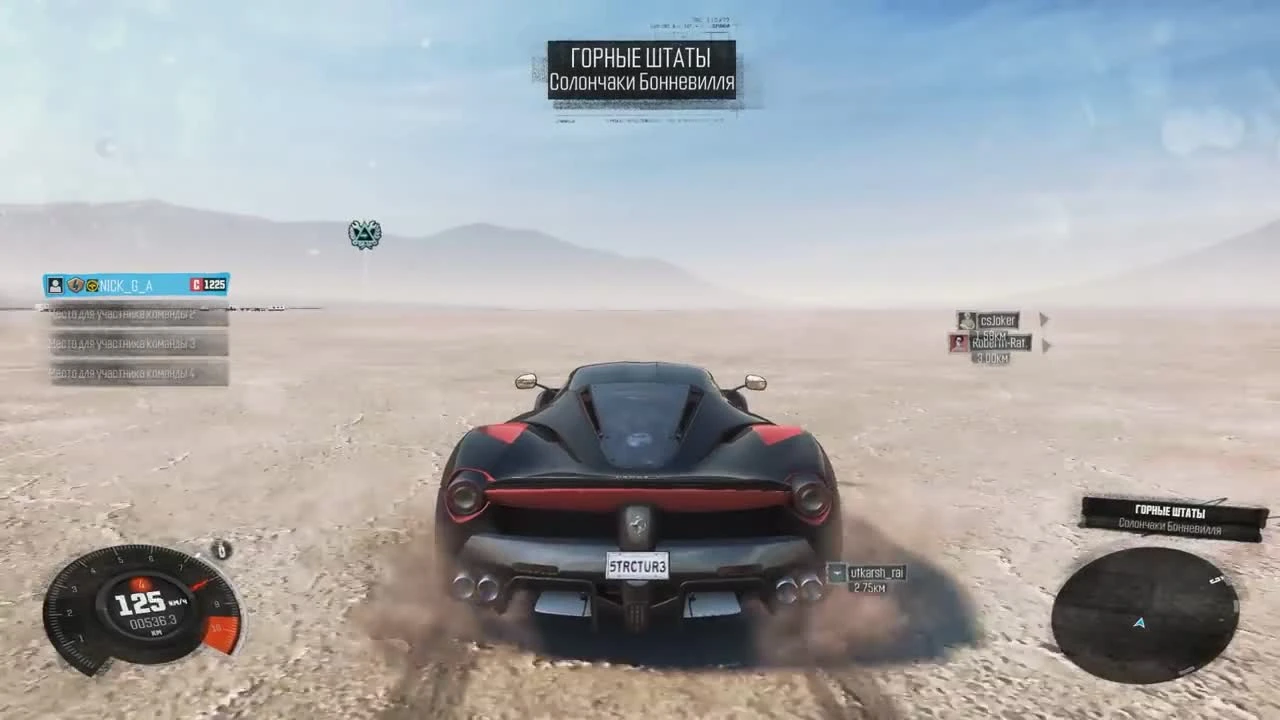Click the green waypoint emblem in the sky
Viewport: 1280px width, 720px height.
click(363, 232)
